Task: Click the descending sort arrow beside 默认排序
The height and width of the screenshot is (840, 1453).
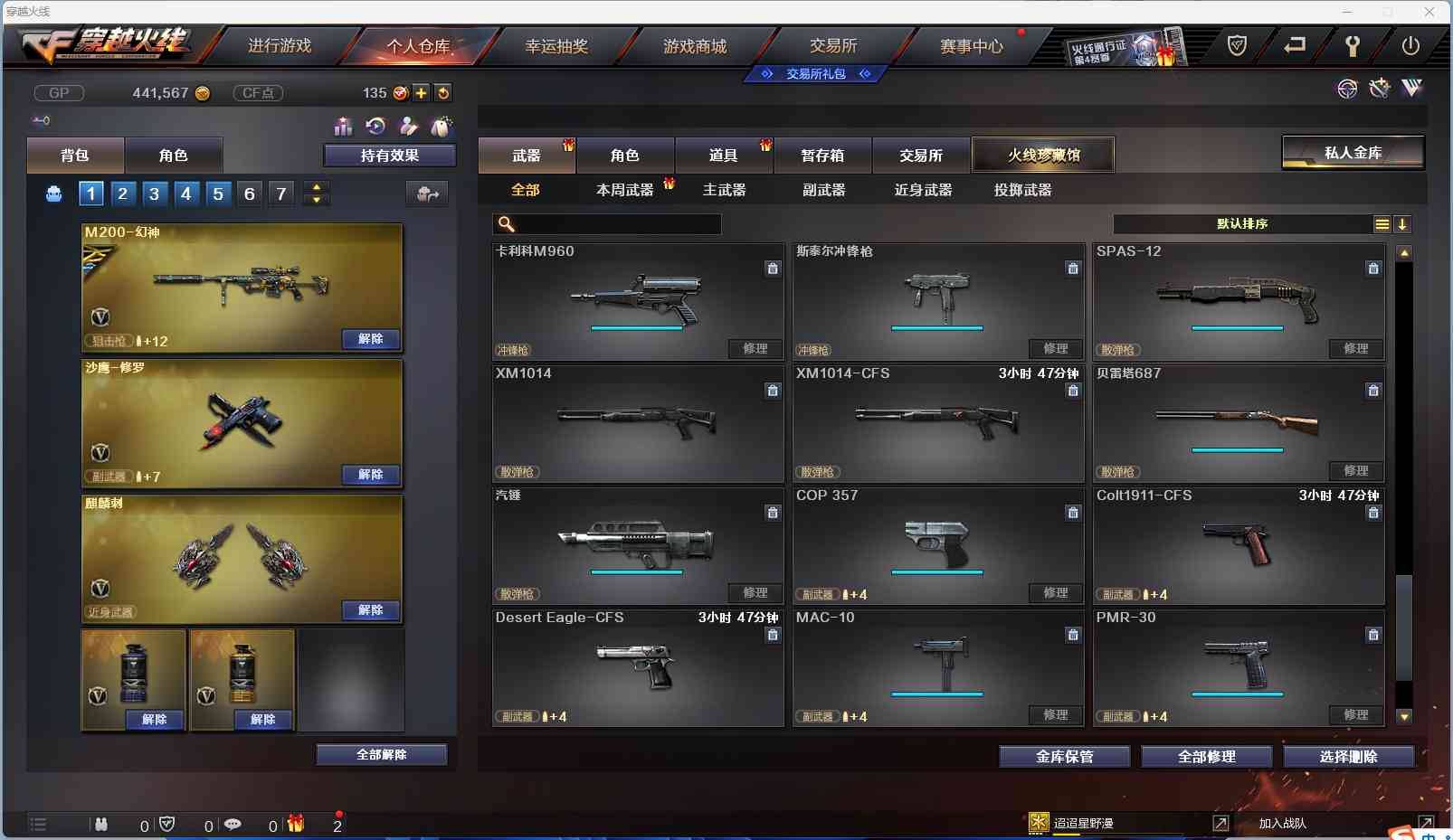Action: (x=1402, y=223)
